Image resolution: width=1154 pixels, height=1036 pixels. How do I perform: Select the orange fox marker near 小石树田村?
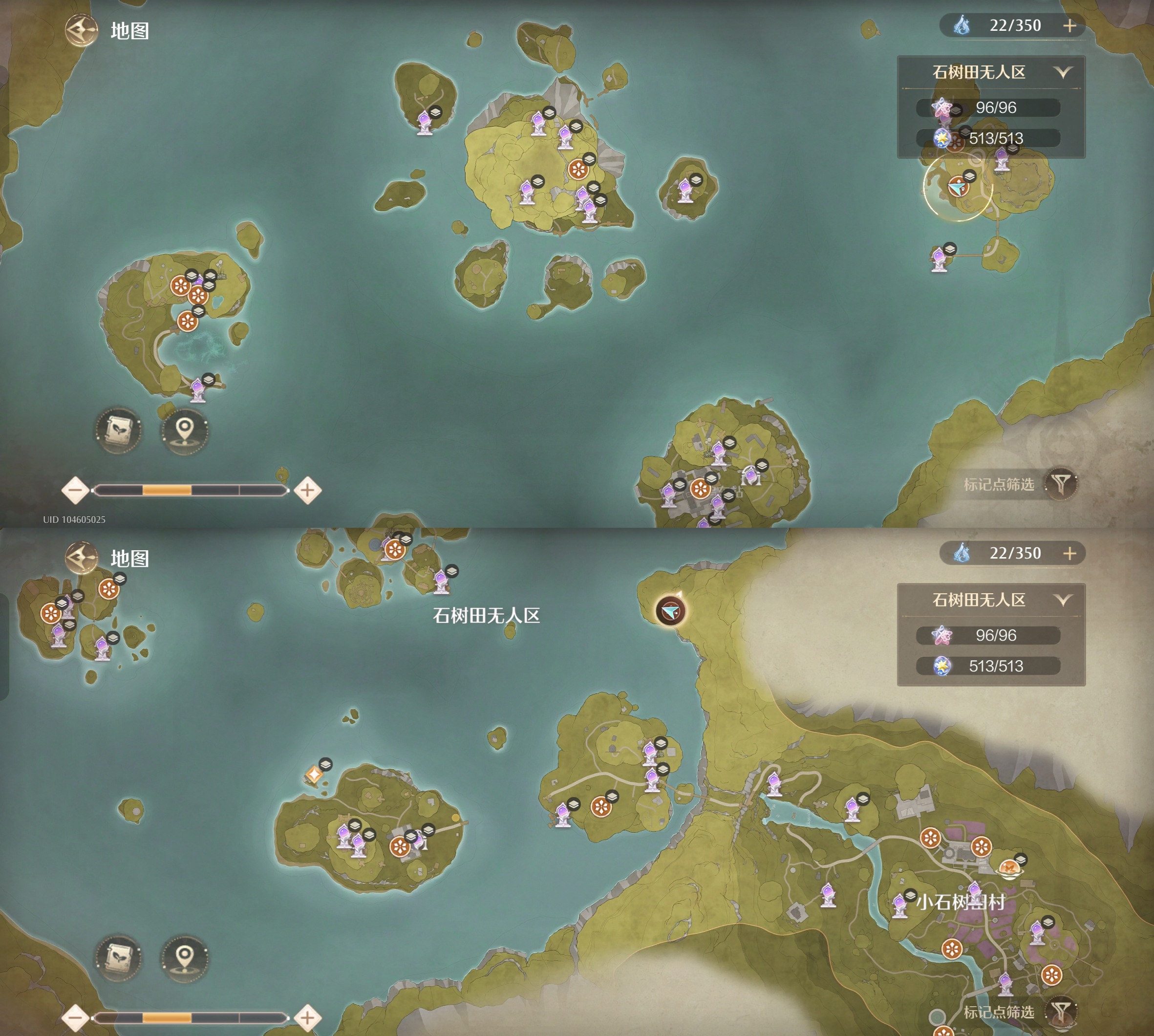[1009, 868]
